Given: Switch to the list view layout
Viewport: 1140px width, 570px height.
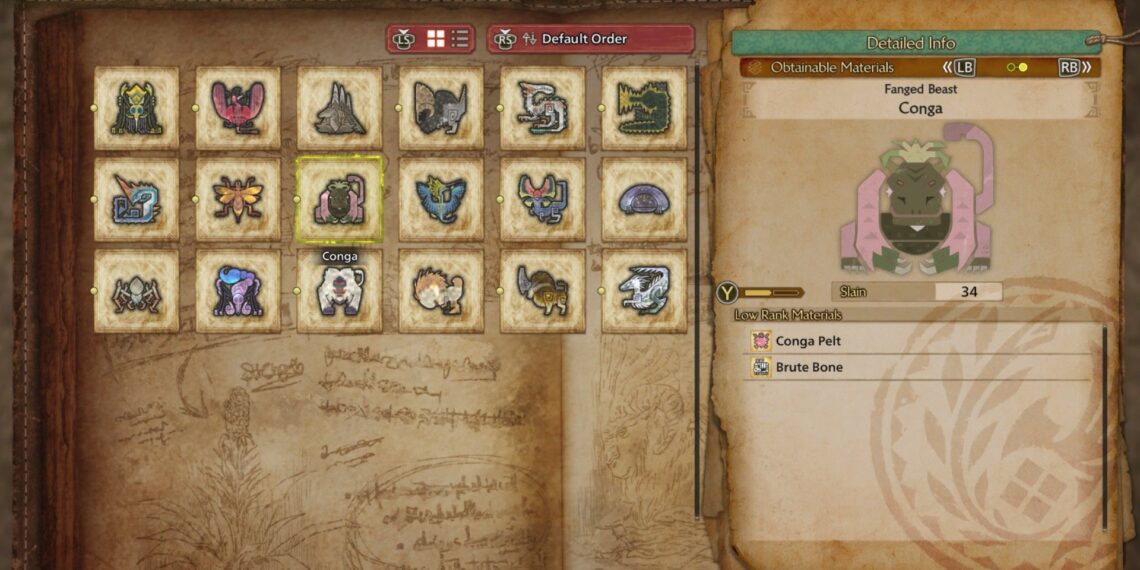Looking at the screenshot, I should (460, 39).
